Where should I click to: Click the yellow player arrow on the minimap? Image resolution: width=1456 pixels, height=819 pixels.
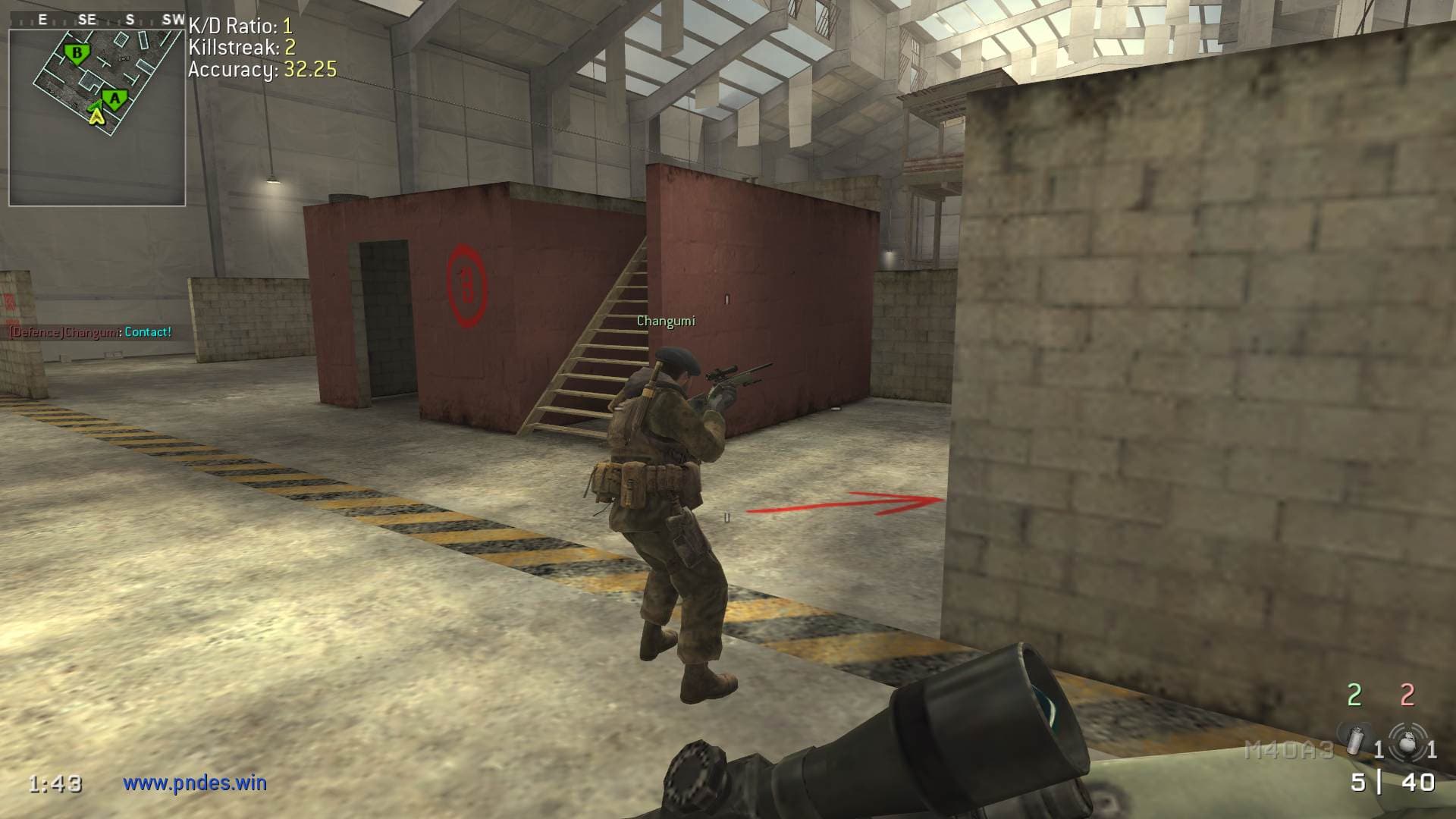[96, 115]
